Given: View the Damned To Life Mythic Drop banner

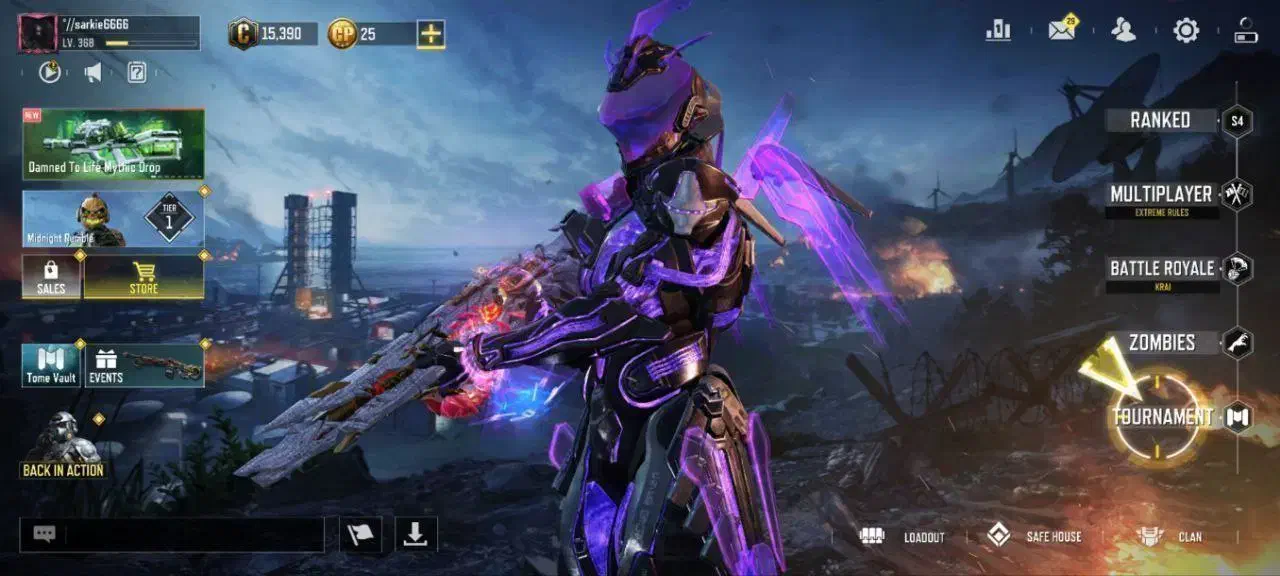Looking at the screenshot, I should coord(113,144).
